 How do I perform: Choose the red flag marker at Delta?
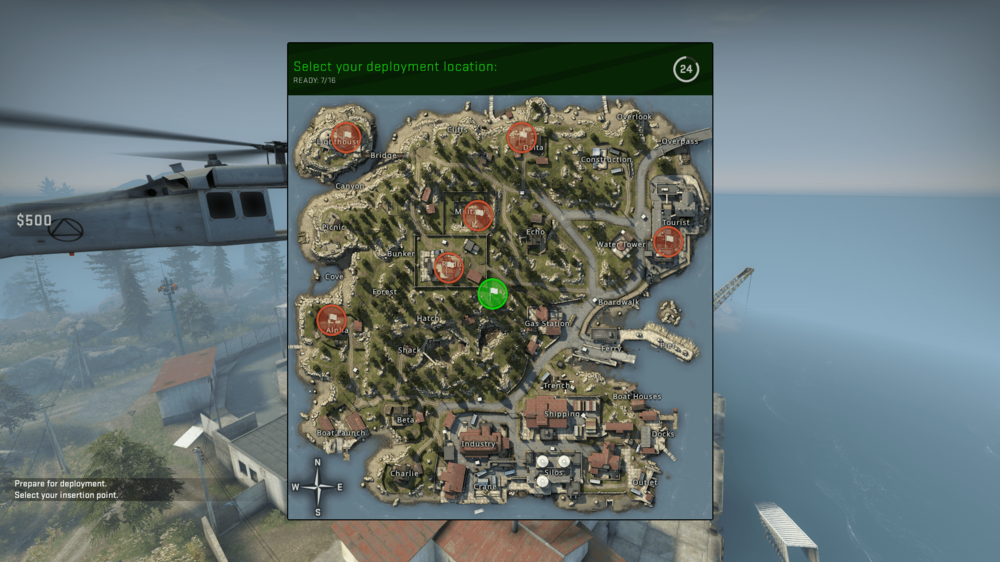pyautogui.click(x=522, y=137)
